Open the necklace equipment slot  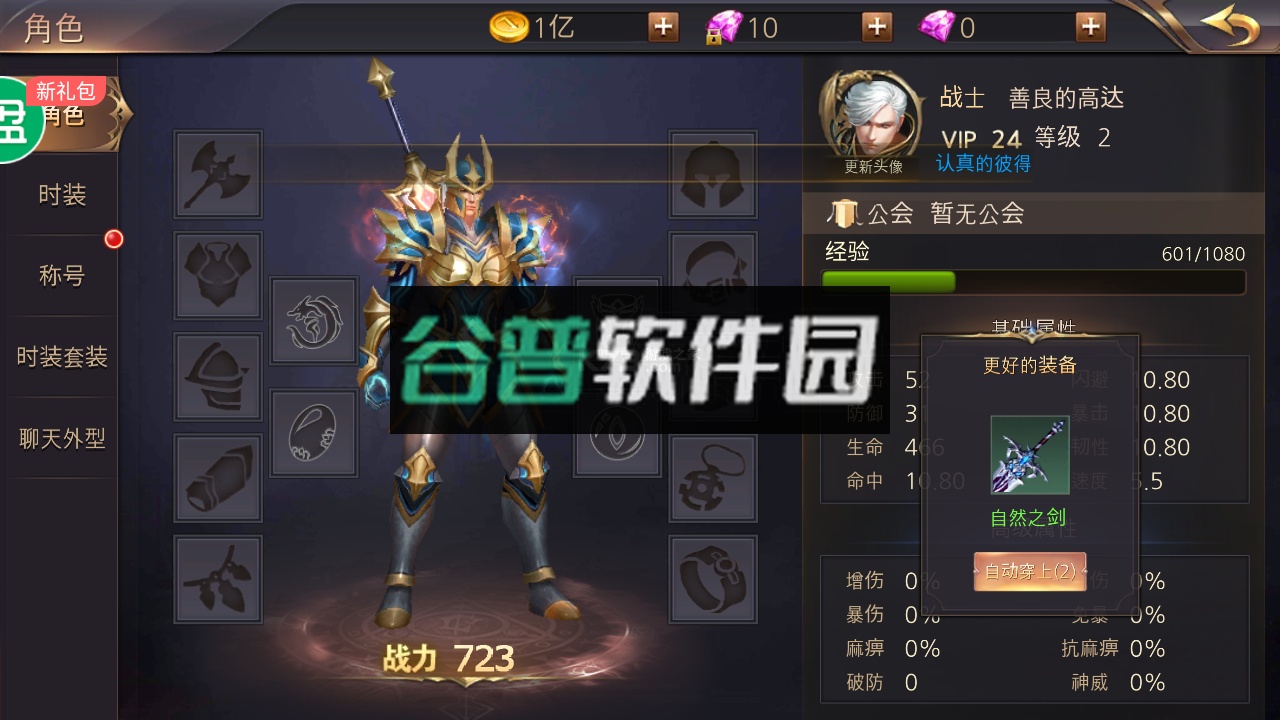point(712,477)
